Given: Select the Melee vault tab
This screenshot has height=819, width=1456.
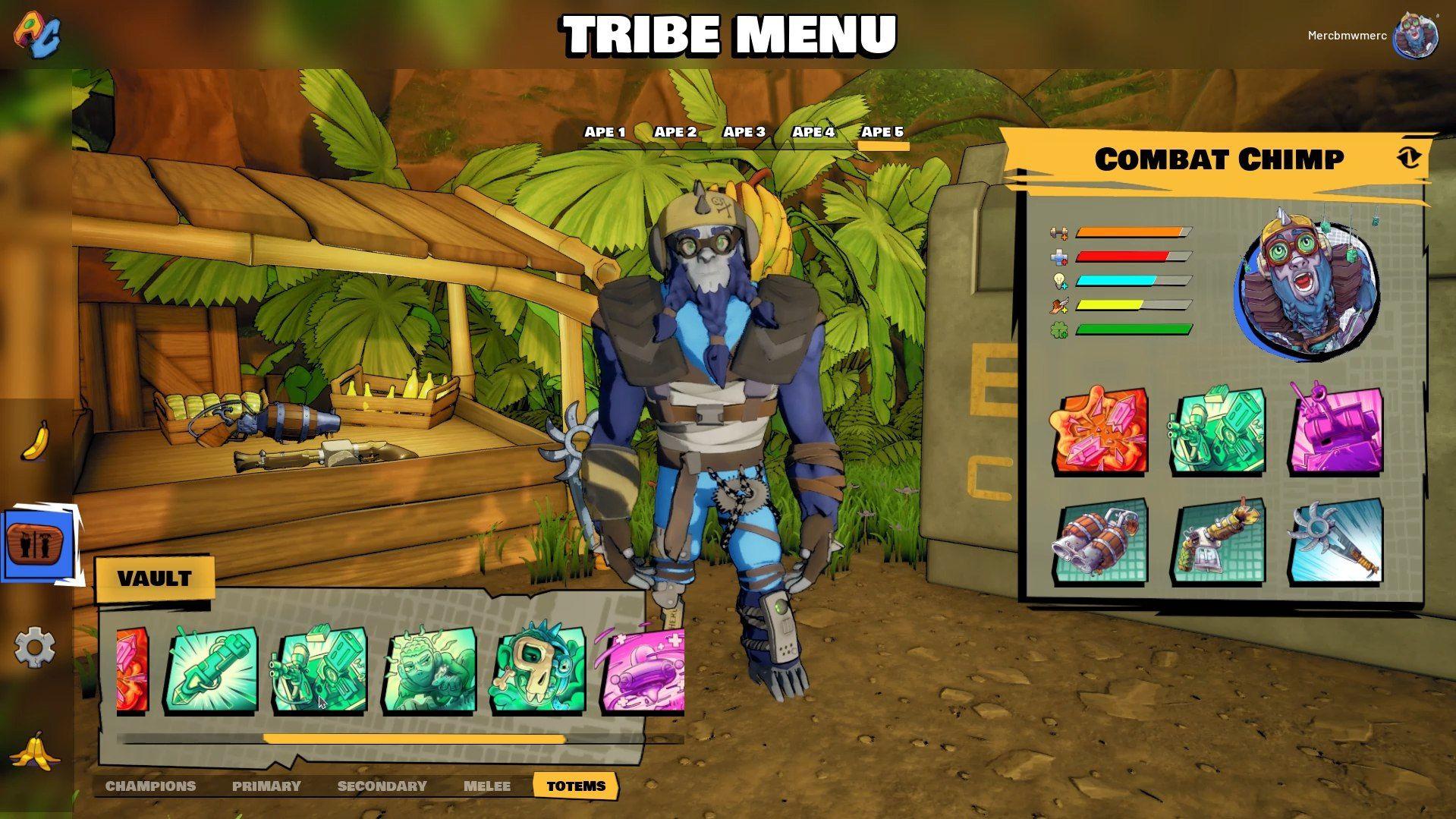Looking at the screenshot, I should point(487,786).
